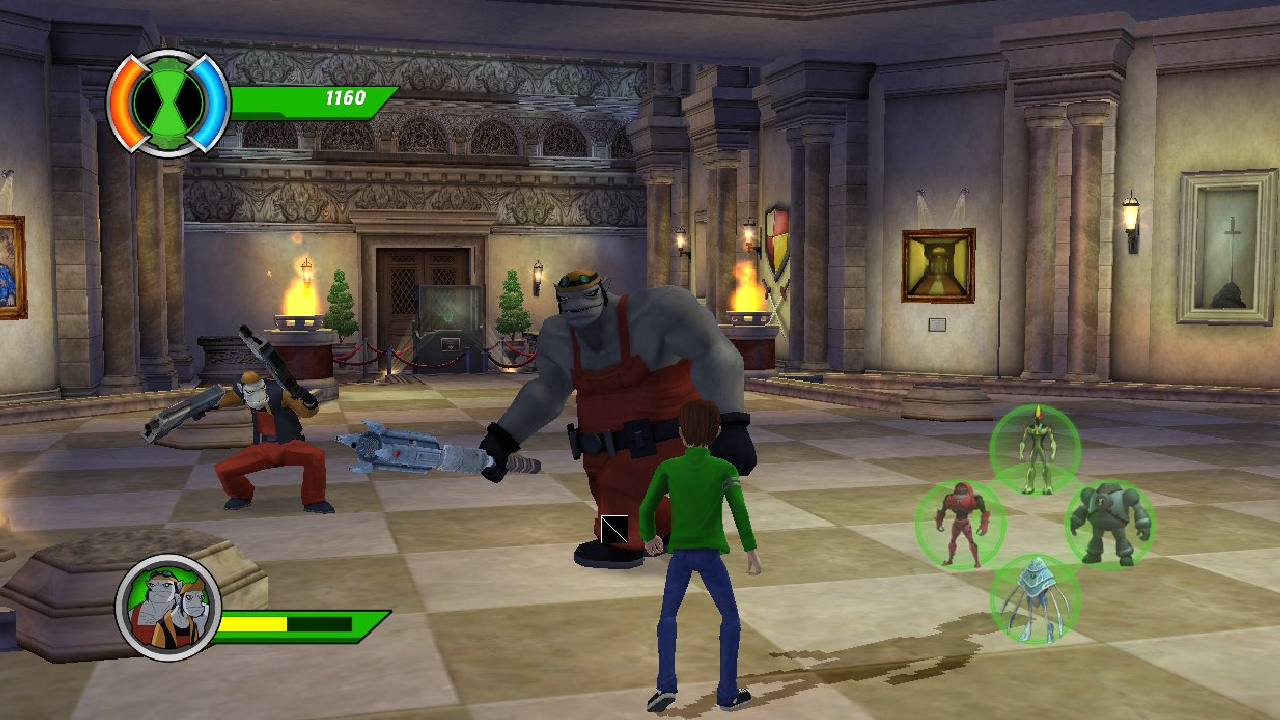This screenshot has height=720, width=1280.
Task: Click the enemy duo portrait
Action: click(x=167, y=605)
